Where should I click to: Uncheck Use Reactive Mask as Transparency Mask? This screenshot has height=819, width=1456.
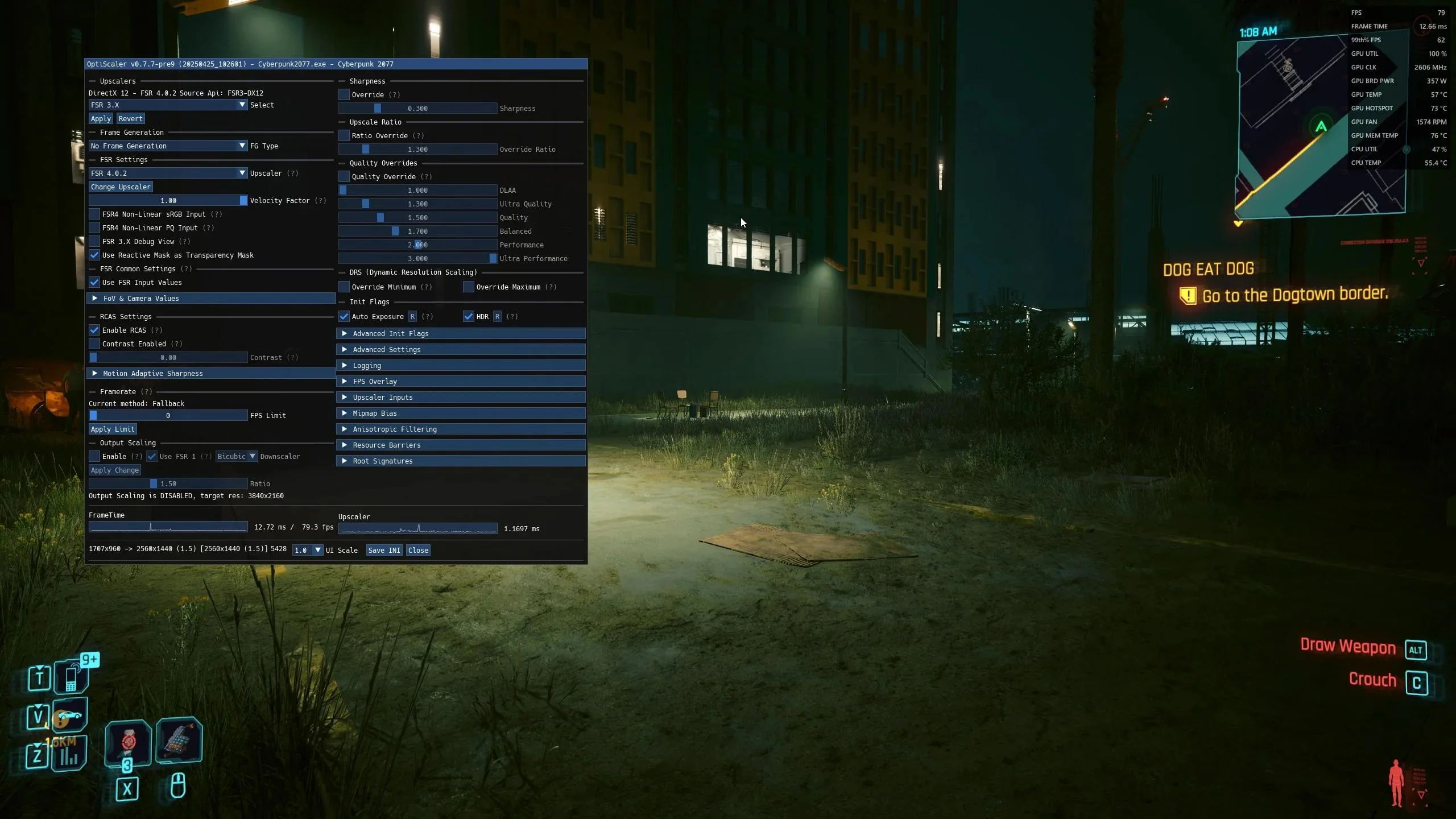pos(94,255)
